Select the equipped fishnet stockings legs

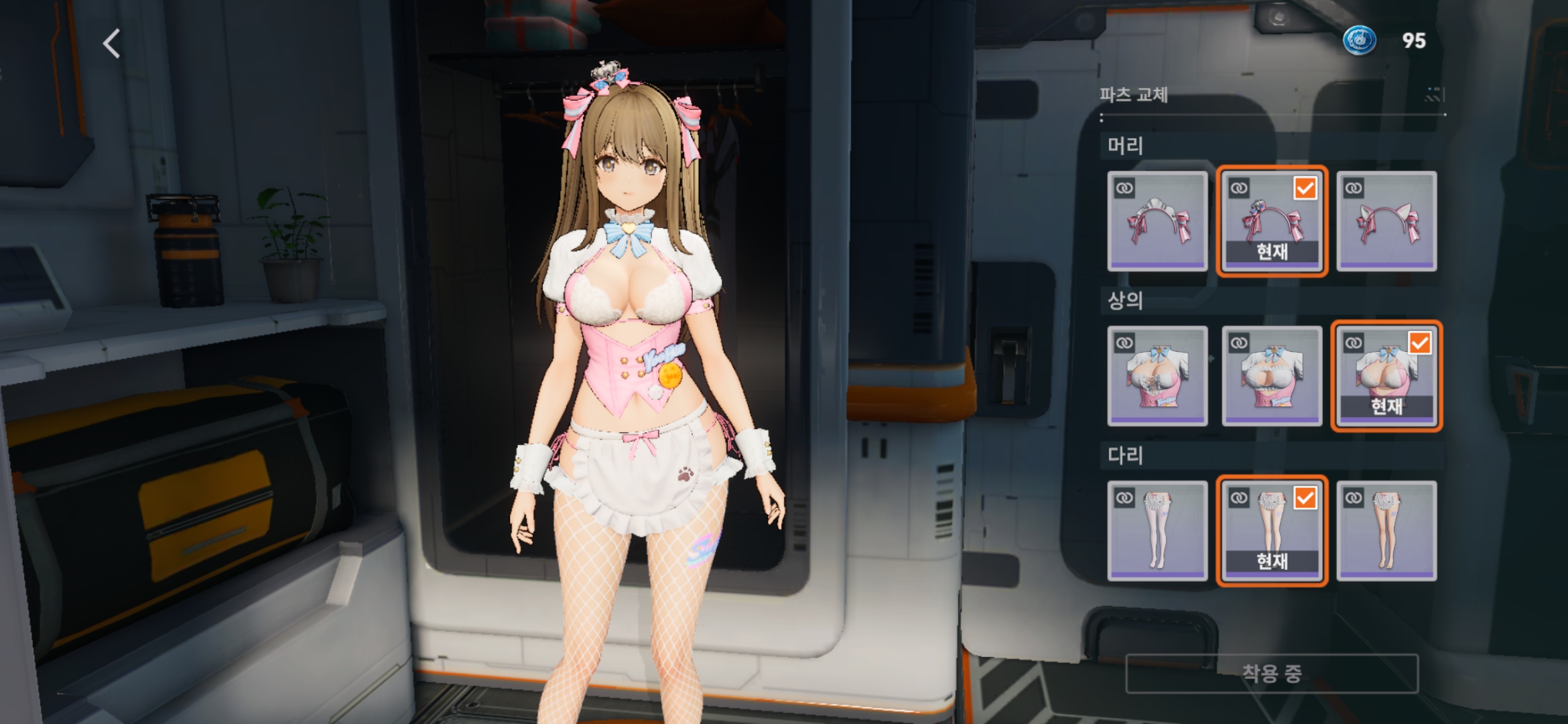pyautogui.click(x=1272, y=531)
